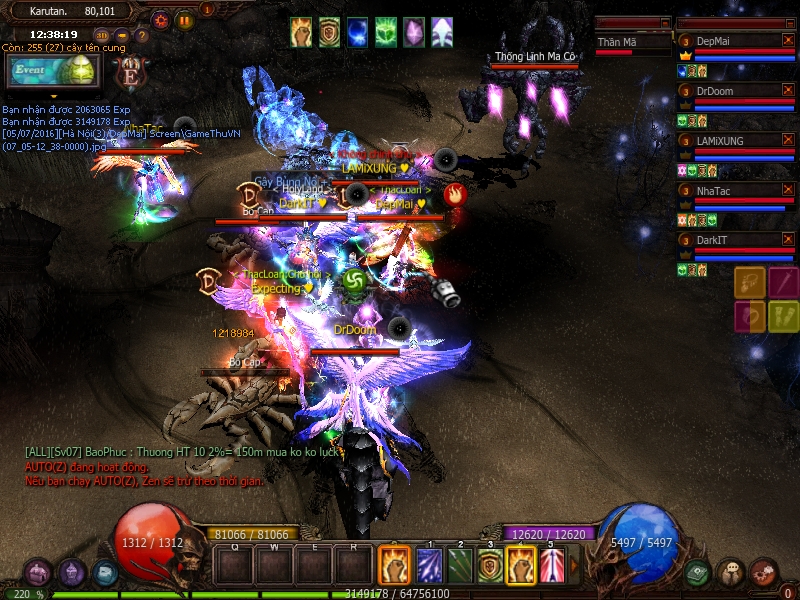Open the winged E emblem icon
This screenshot has height=600, width=800.
coord(129,71)
